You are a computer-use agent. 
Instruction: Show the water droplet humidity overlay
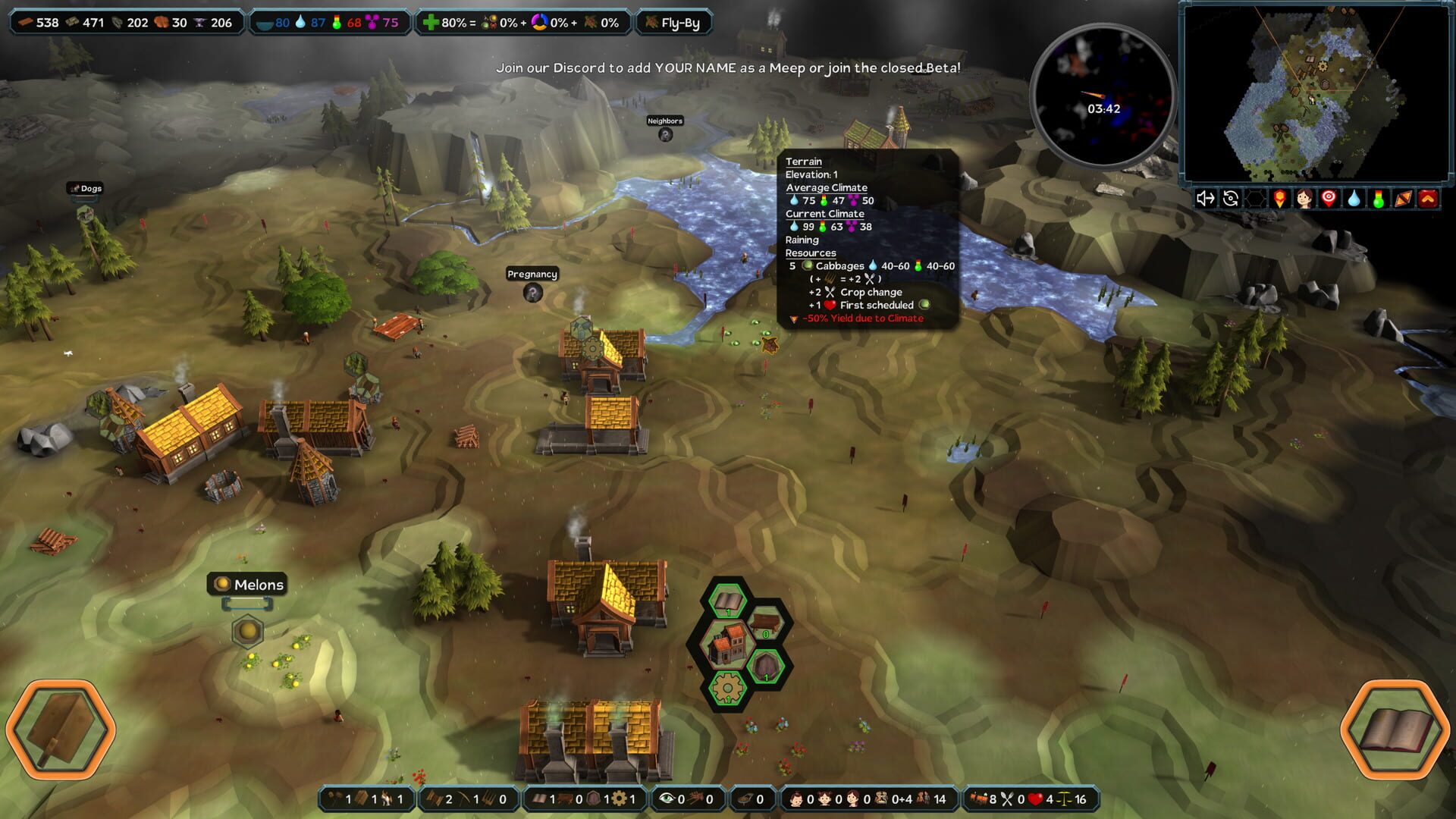tap(1354, 199)
